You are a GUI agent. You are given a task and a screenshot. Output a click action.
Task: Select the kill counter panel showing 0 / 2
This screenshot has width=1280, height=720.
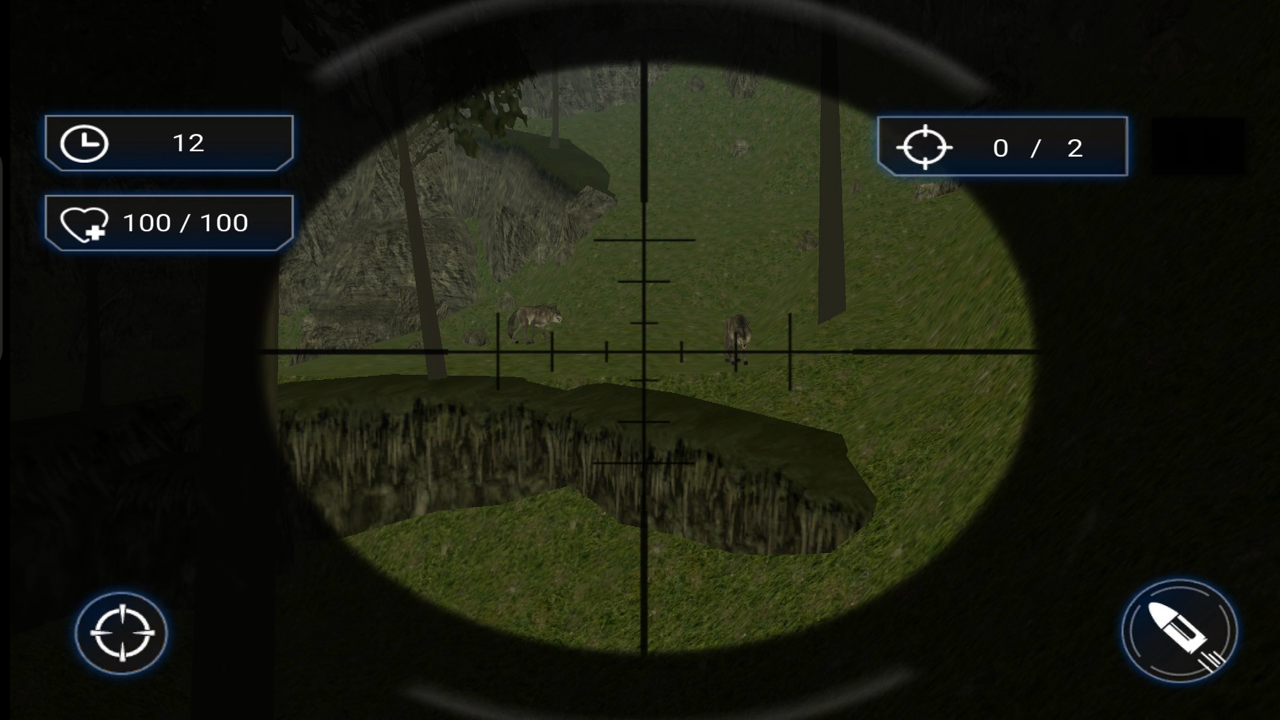click(x=1002, y=147)
